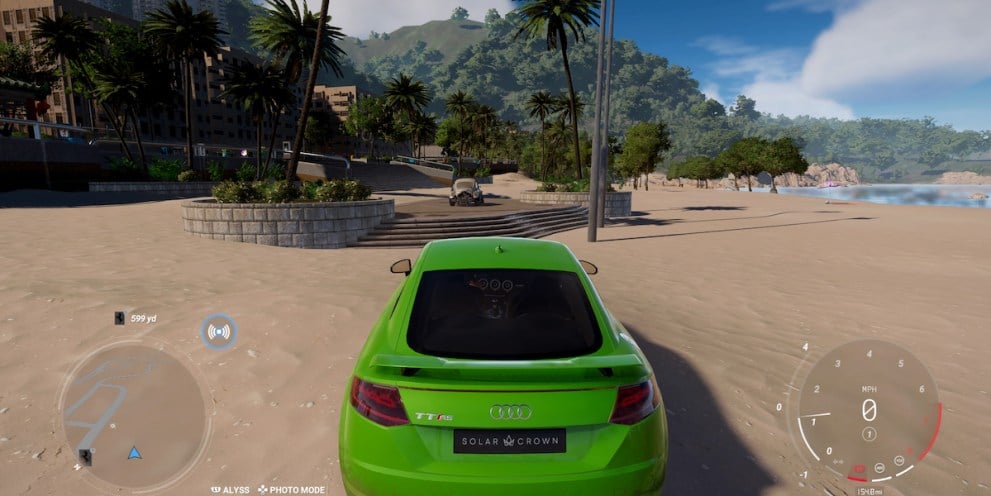Screen dimensions: 991x496
Task: Select the waypoint marker beside 599 yd
Action: 119,318
